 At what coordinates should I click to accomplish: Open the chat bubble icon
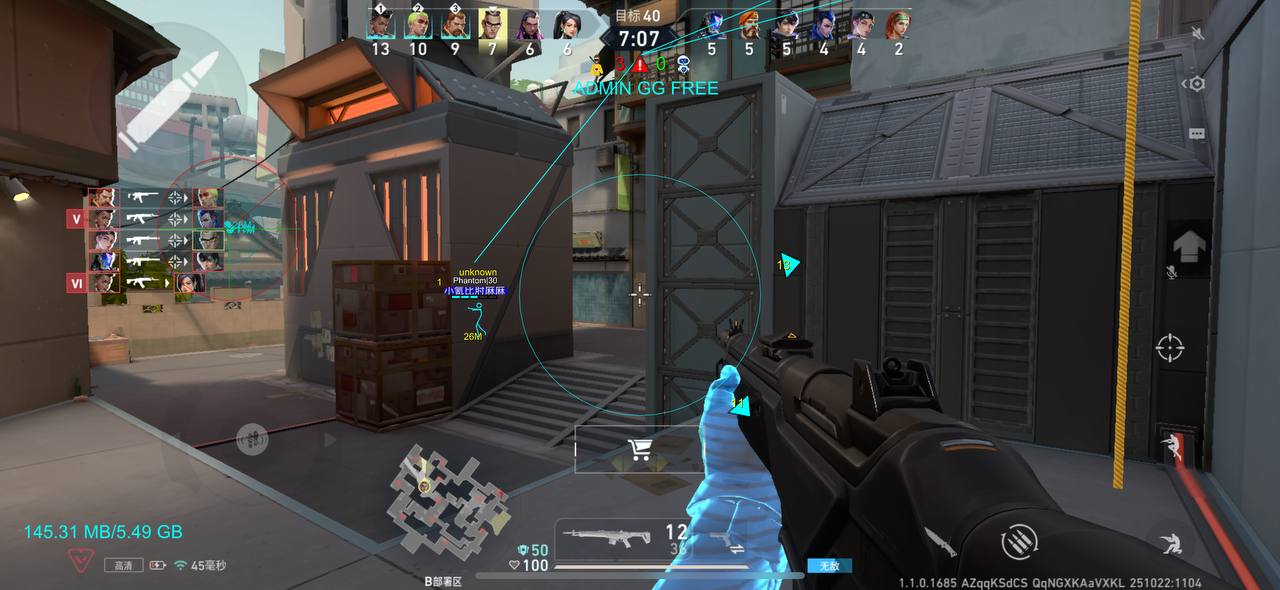pos(1197,132)
